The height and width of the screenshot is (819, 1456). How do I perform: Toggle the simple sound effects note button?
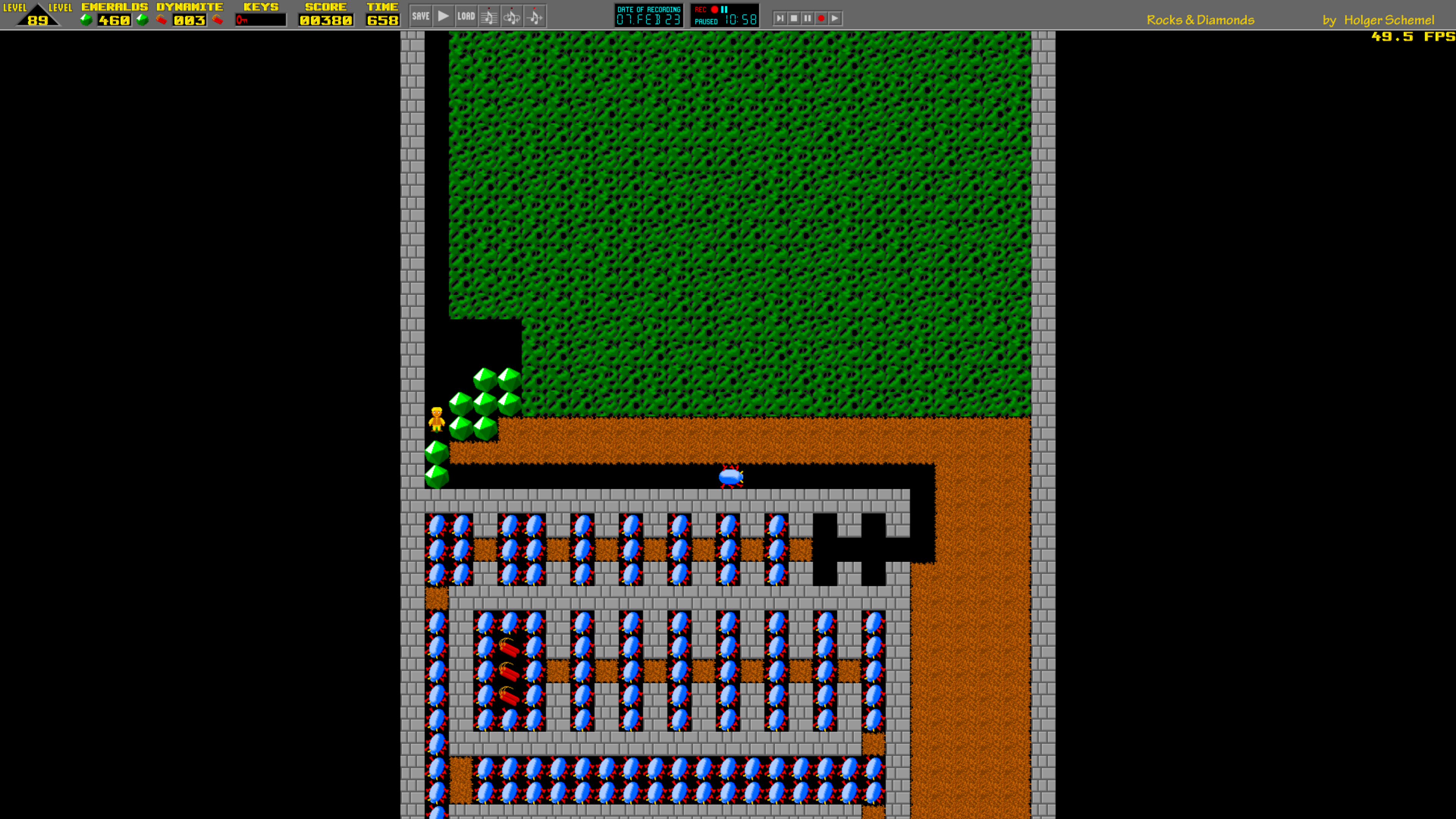(535, 17)
